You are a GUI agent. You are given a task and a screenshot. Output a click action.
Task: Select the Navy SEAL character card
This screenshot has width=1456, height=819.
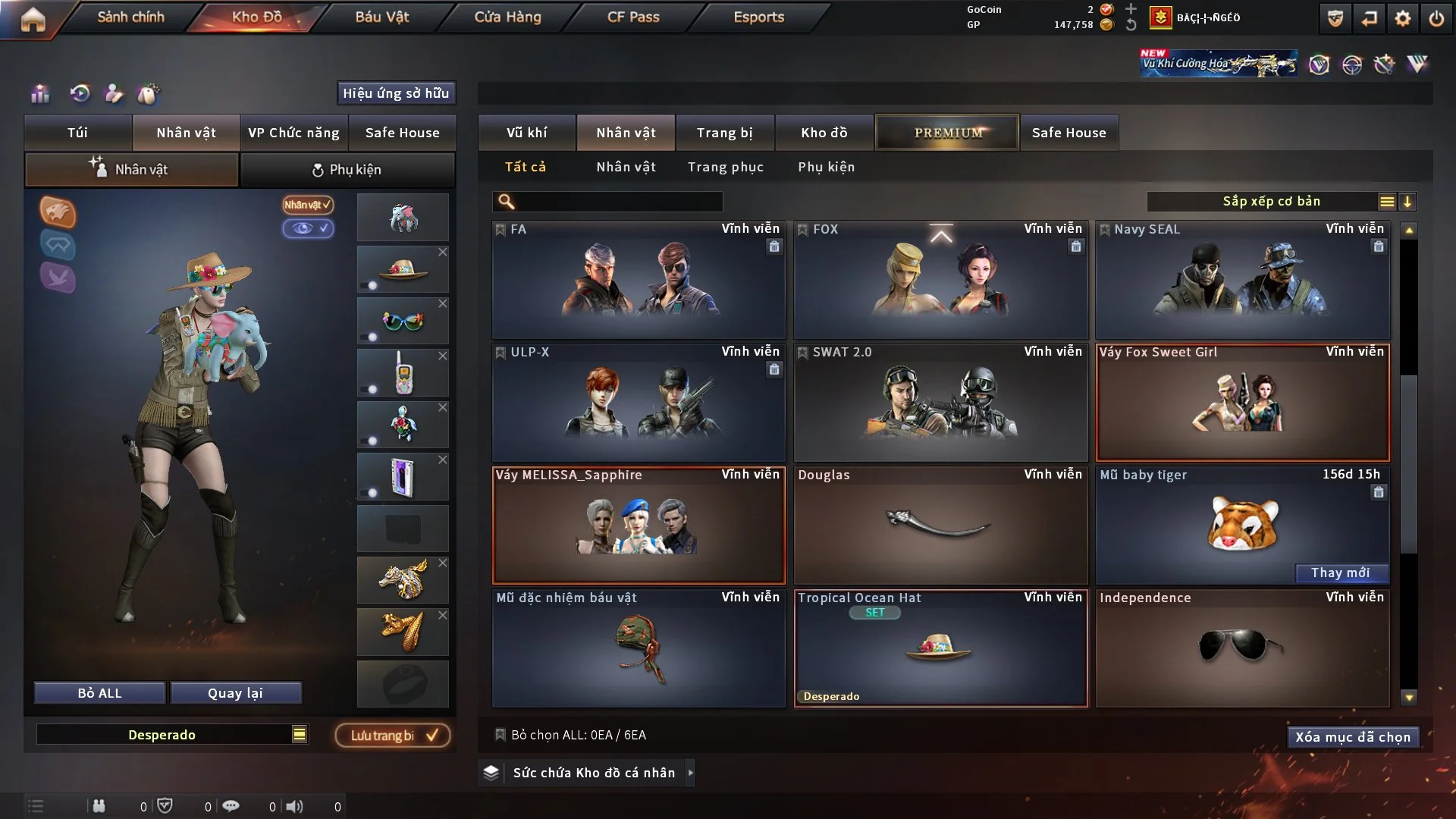click(1242, 281)
